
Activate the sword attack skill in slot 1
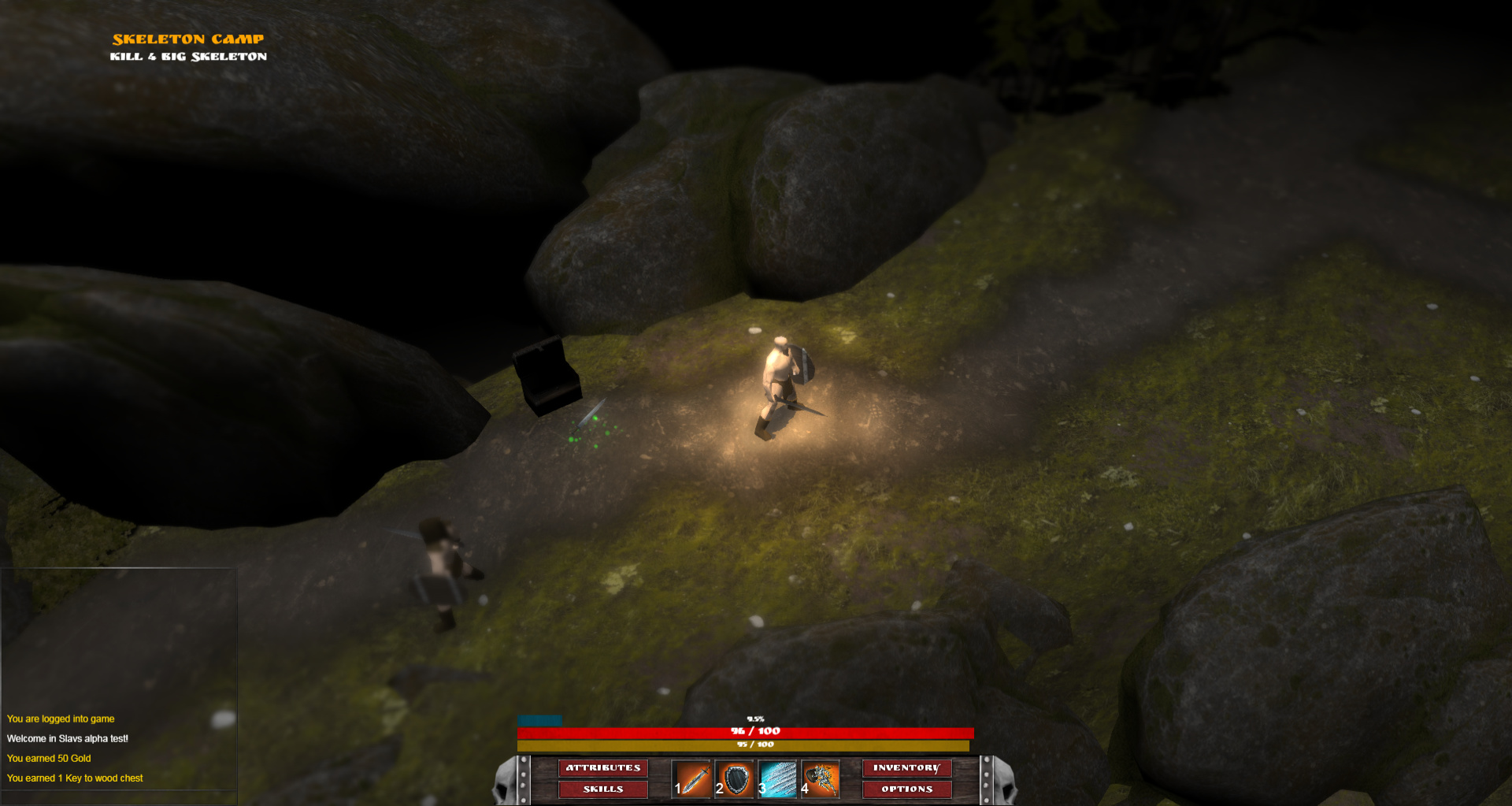click(691, 779)
